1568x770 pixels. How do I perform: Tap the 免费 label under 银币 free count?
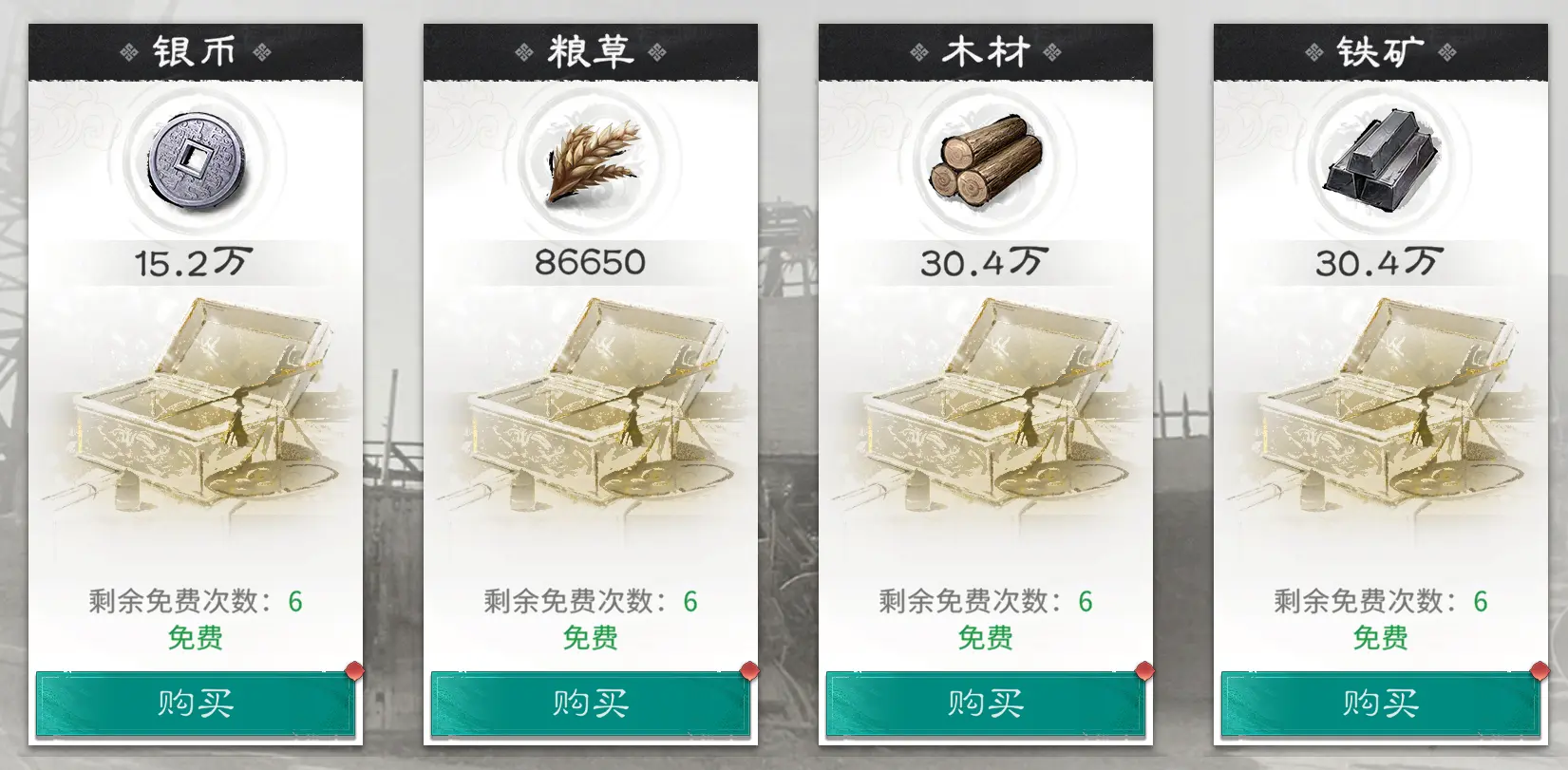(195, 638)
